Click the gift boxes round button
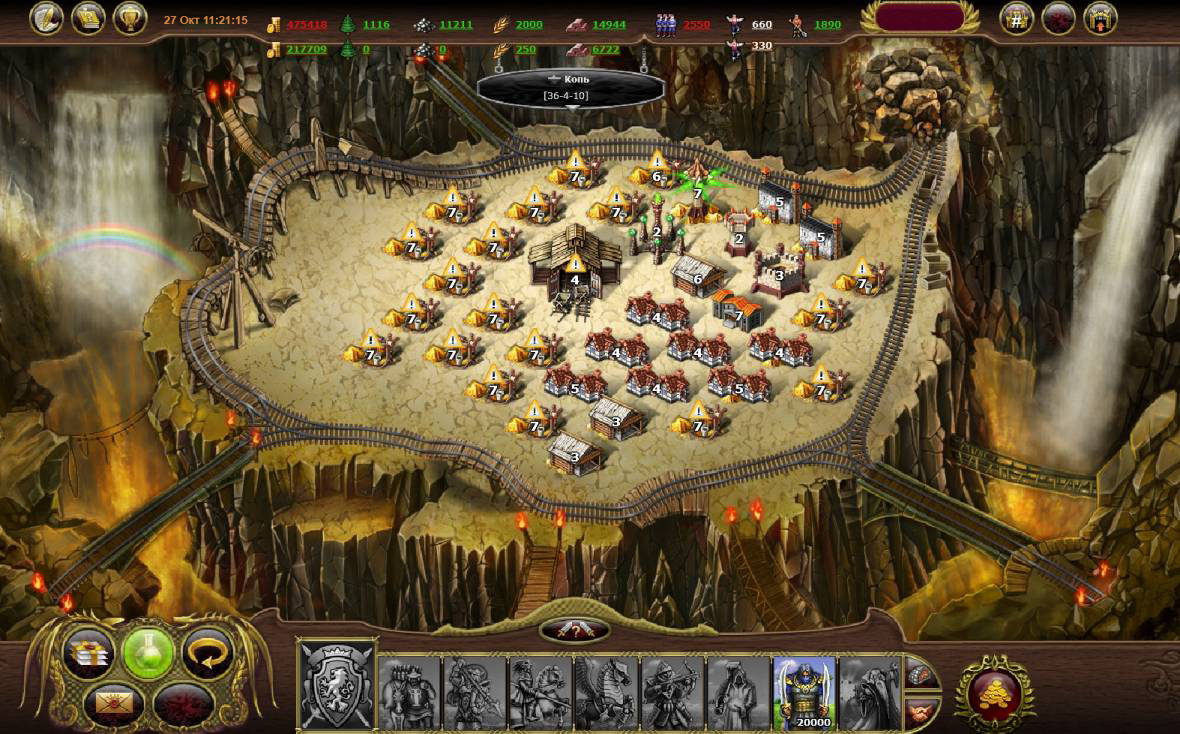 (x=89, y=654)
